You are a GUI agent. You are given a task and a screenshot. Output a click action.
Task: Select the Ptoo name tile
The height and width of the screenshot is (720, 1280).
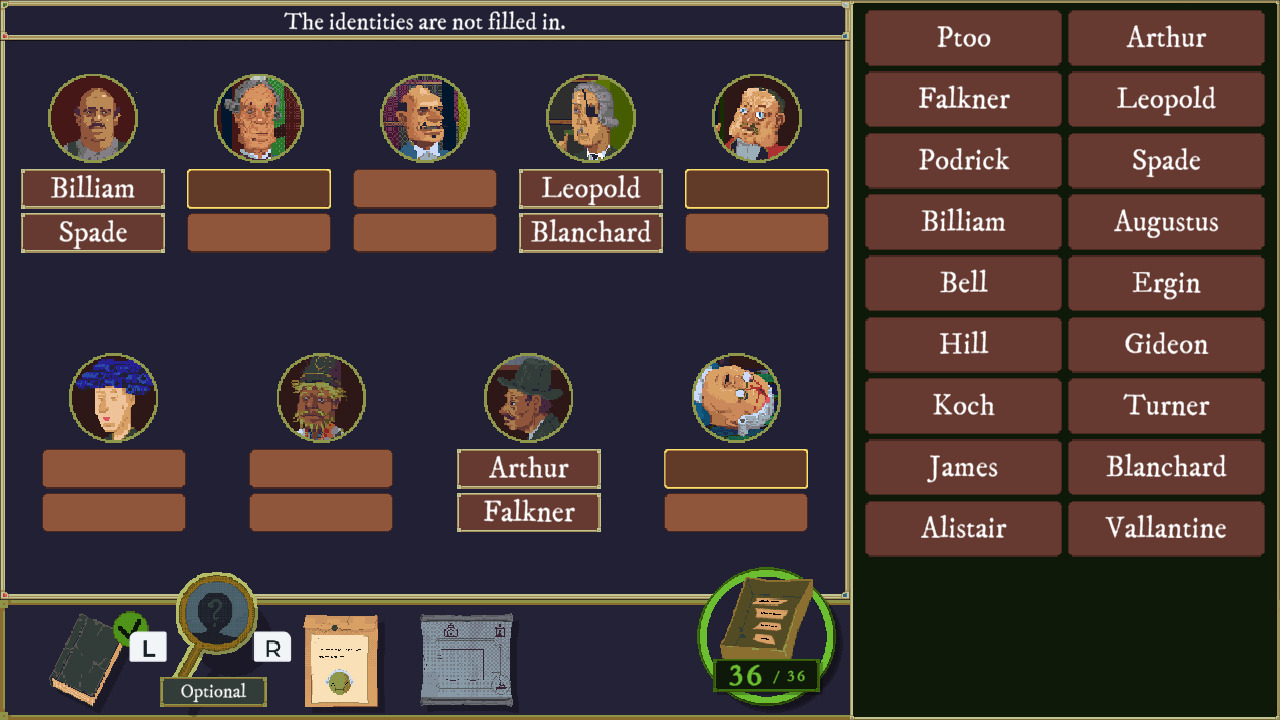[x=962, y=38]
